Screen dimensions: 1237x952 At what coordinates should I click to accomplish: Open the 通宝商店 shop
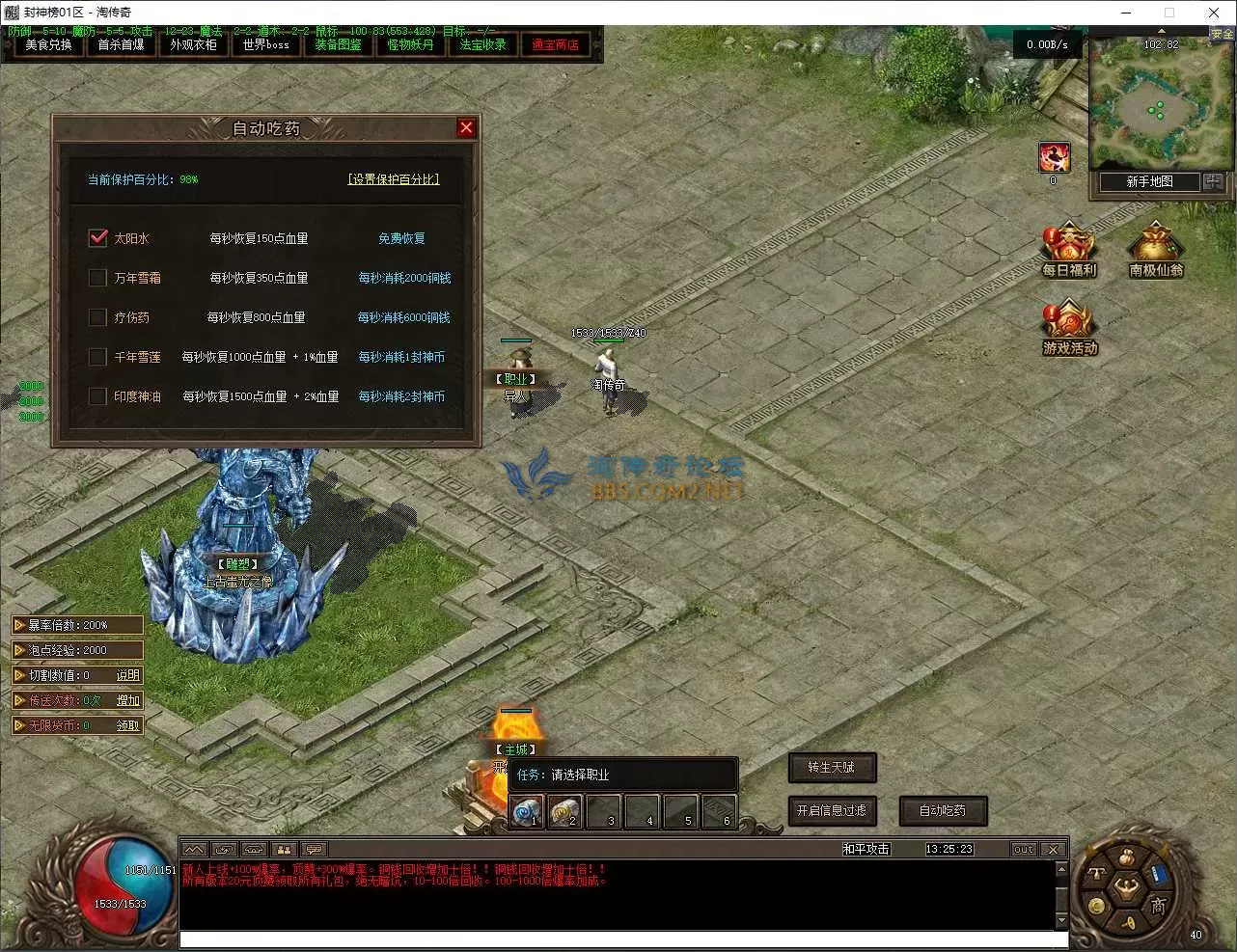[x=555, y=44]
